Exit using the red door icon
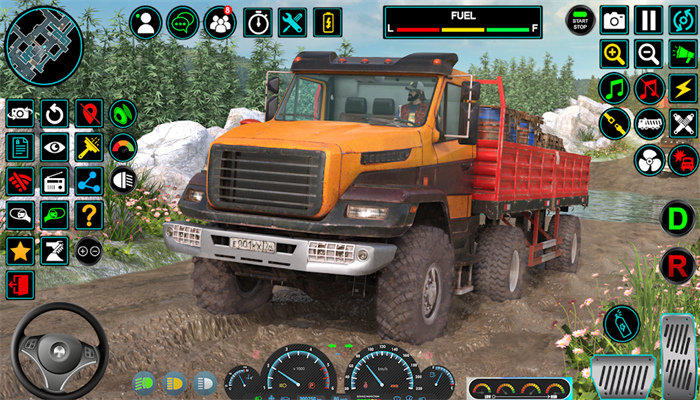Image resolution: width=700 pixels, height=400 pixels. click(x=19, y=284)
